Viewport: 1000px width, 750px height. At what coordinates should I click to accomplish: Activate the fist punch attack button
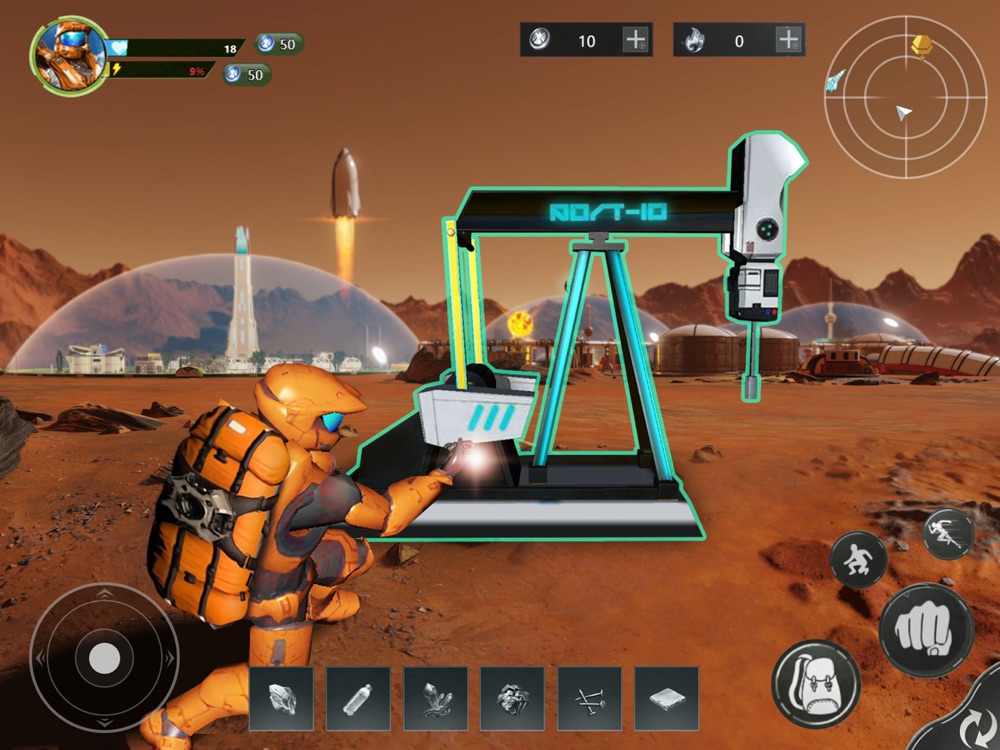926,630
